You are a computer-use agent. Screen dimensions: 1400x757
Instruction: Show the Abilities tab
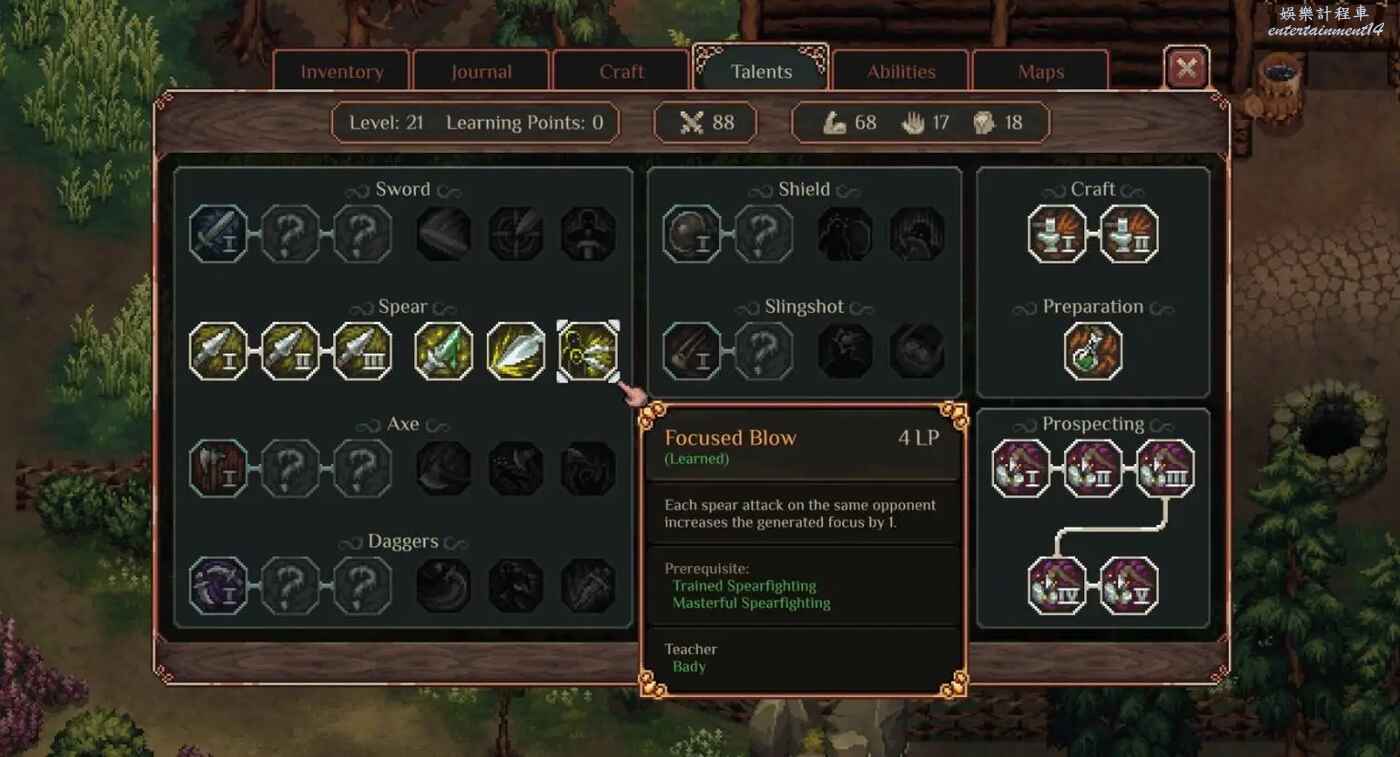[x=901, y=72]
